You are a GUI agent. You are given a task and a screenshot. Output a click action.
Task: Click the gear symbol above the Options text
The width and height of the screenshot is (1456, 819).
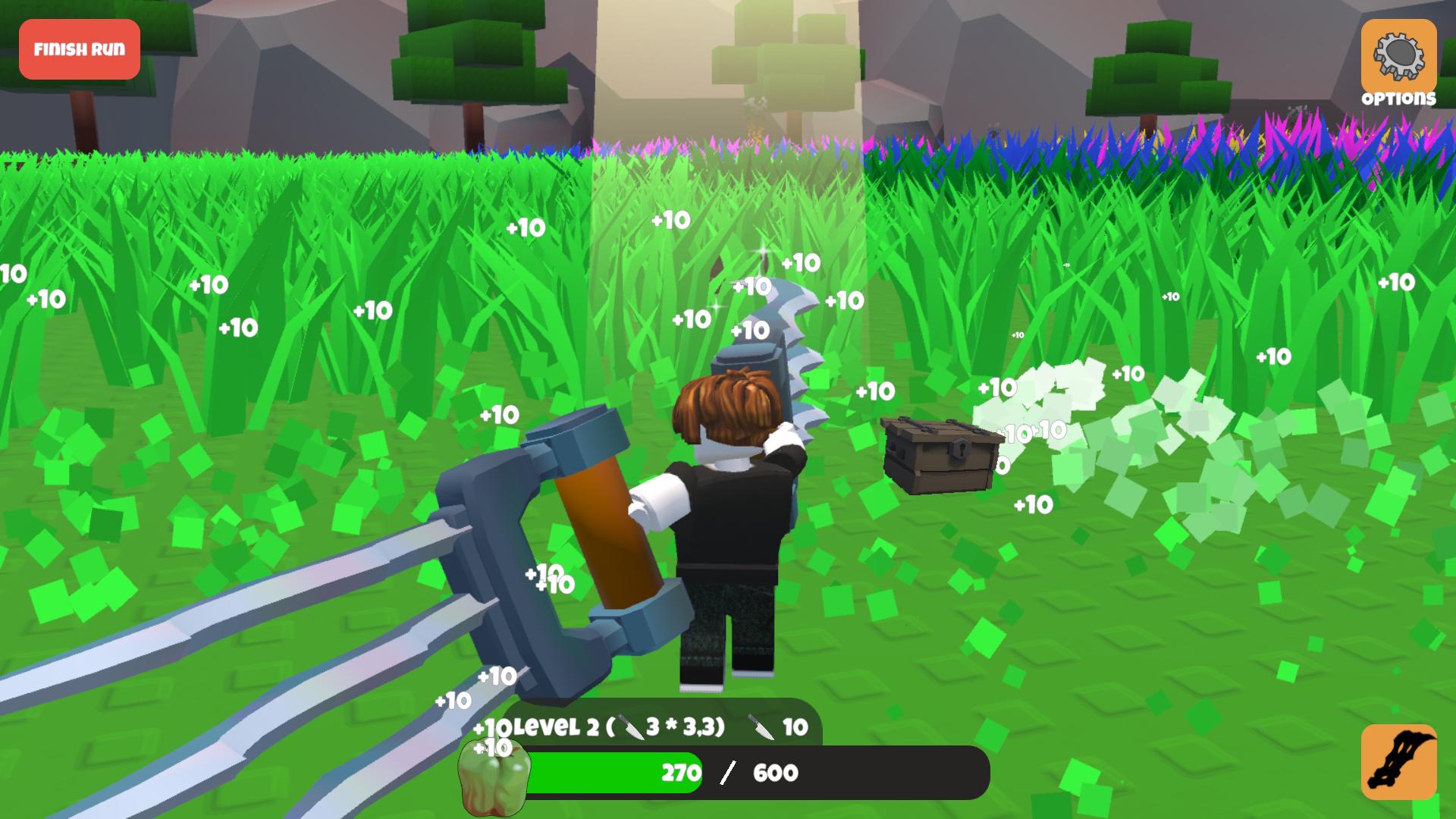(1401, 55)
